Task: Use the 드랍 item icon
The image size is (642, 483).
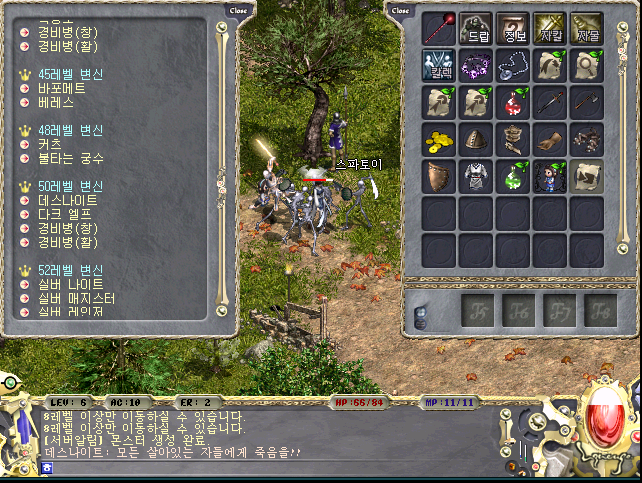Action: [x=475, y=28]
